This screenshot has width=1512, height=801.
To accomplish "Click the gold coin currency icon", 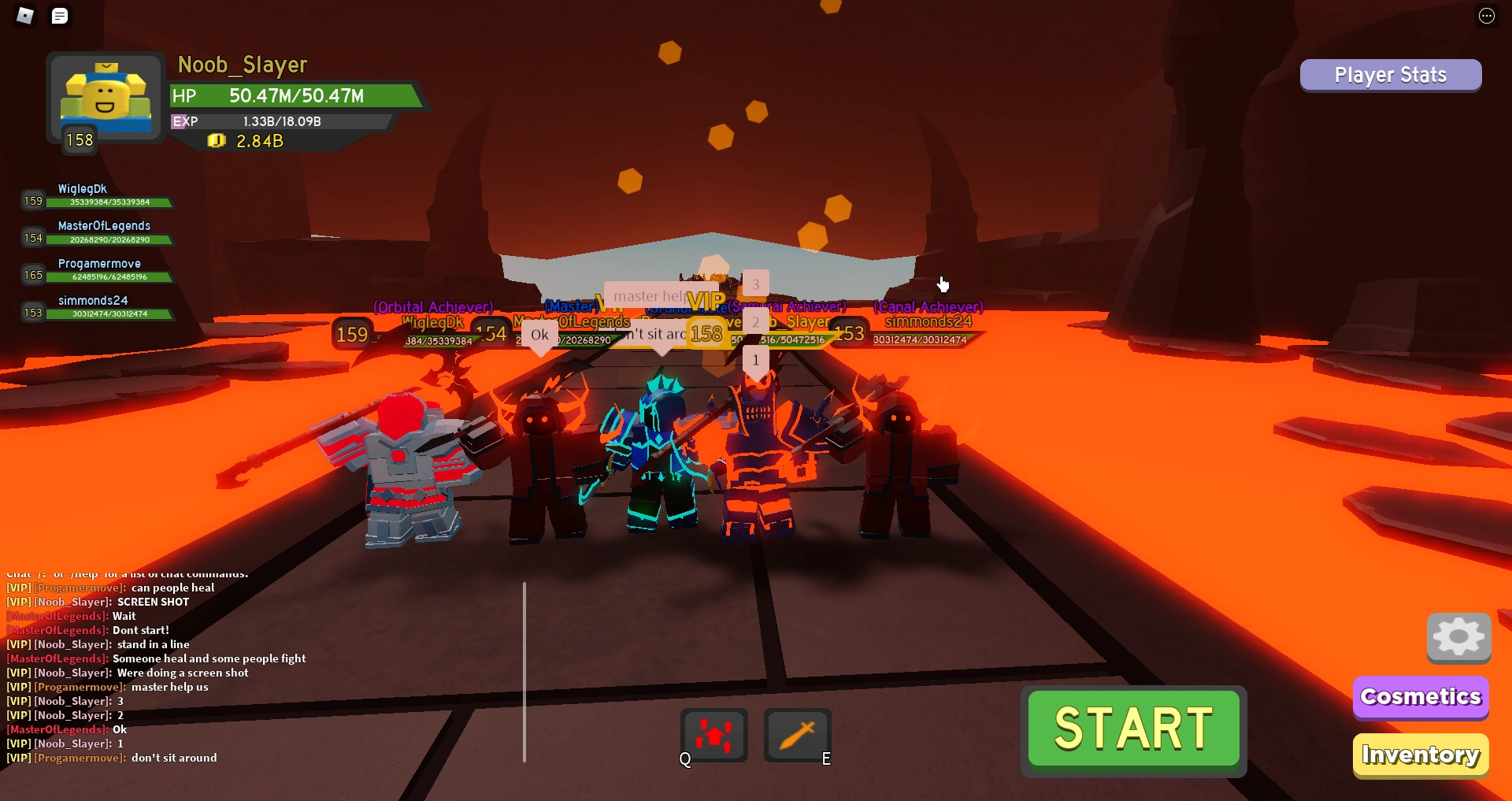I will pyautogui.click(x=217, y=141).
